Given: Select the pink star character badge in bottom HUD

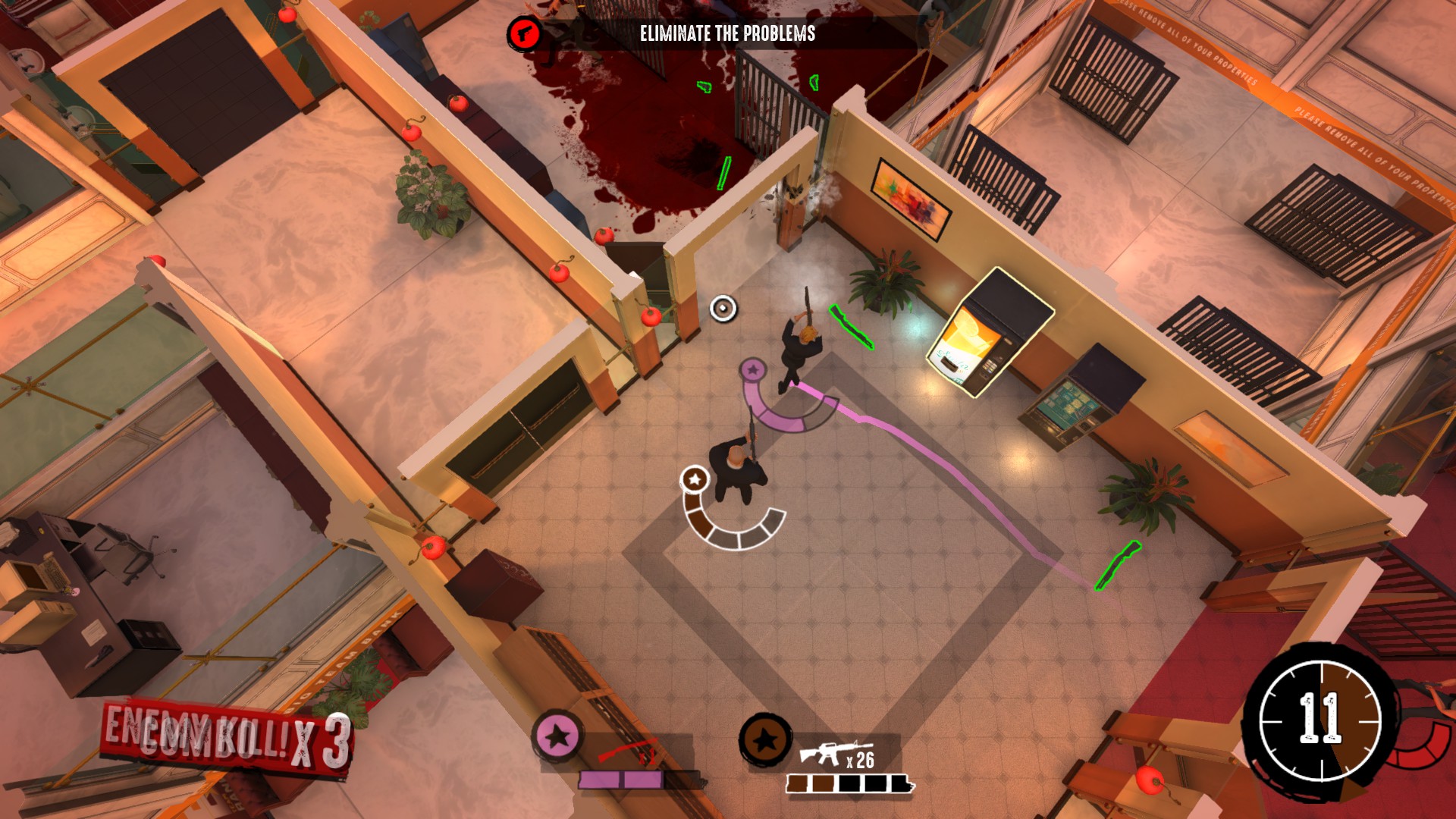Looking at the screenshot, I should coord(558,736).
